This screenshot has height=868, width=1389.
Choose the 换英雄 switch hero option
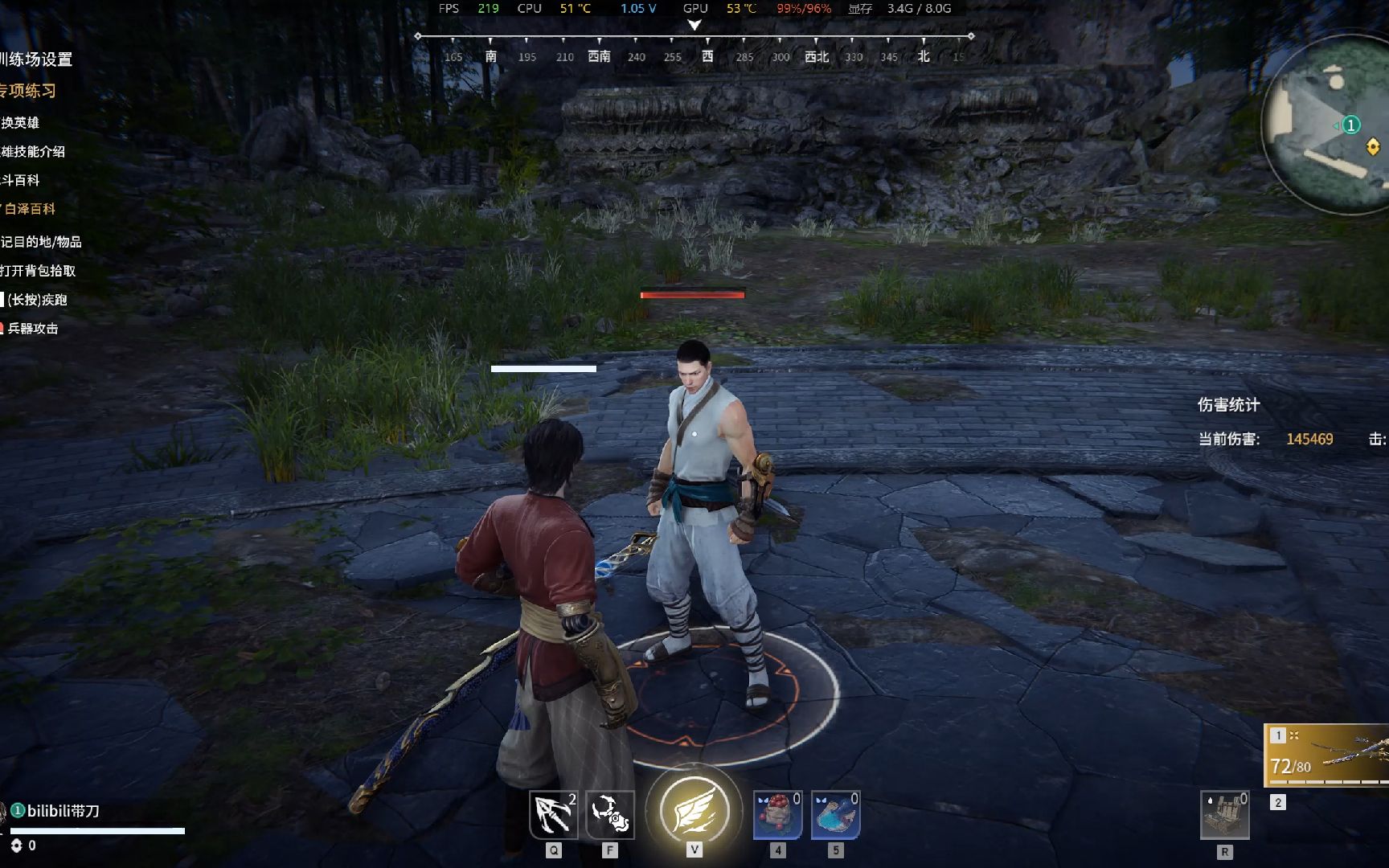21,123
